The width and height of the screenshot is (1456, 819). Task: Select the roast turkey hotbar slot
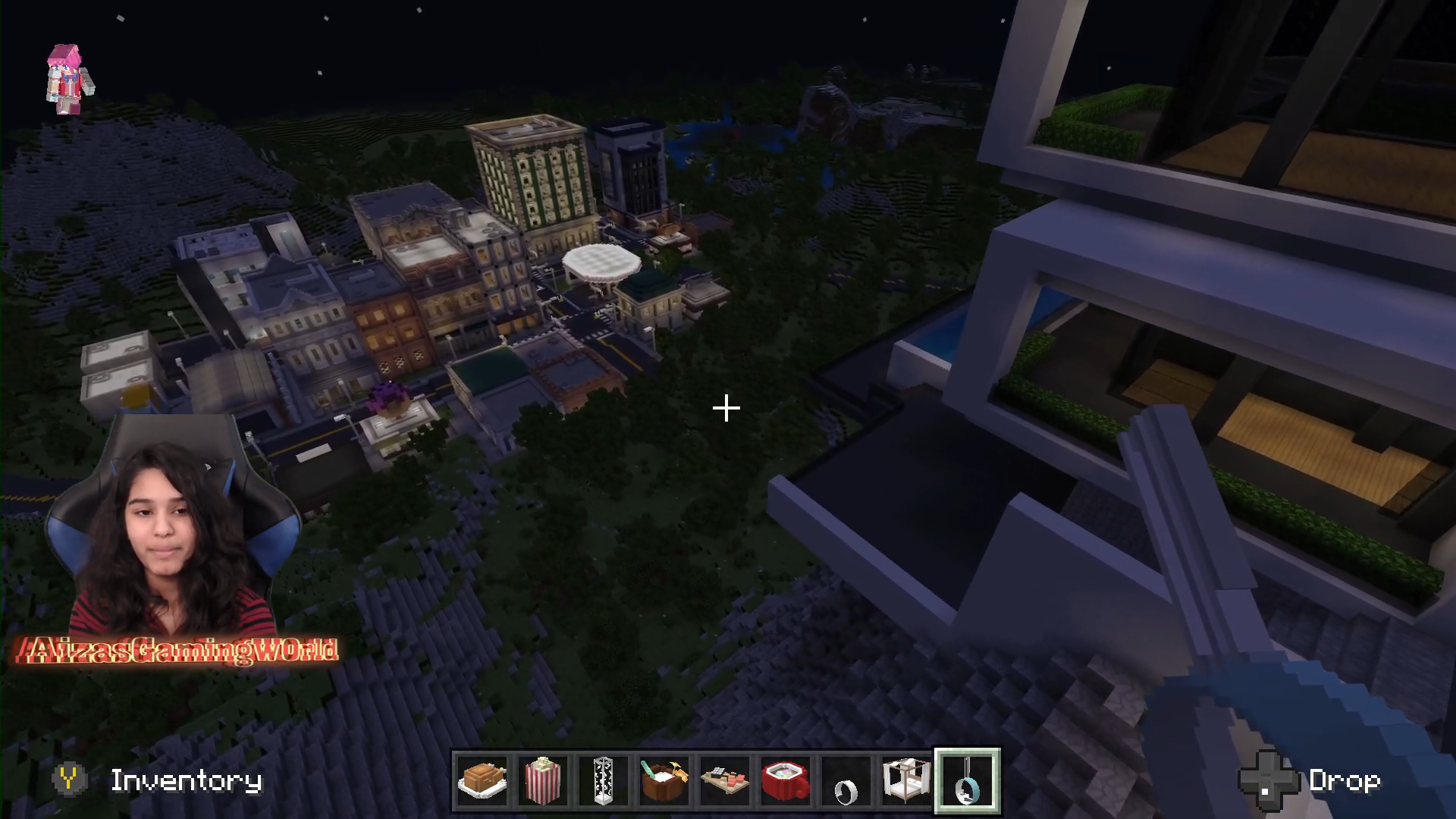pos(482,781)
